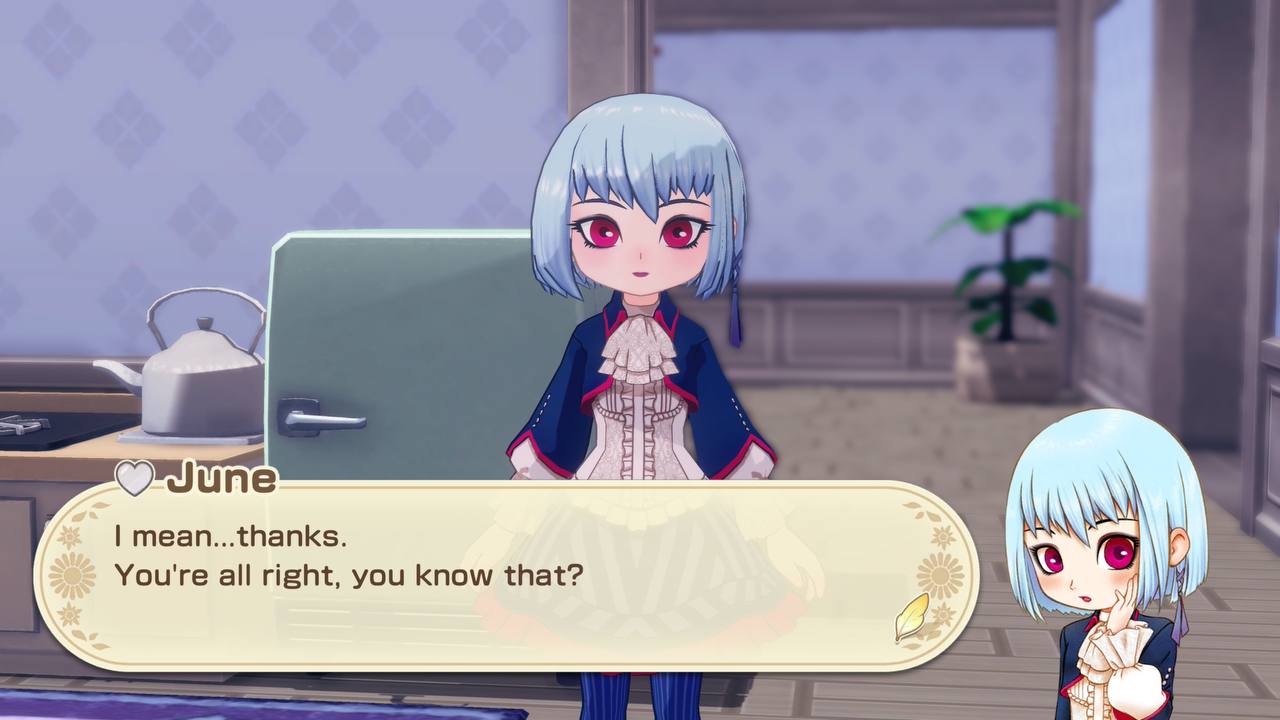Advance dialogue with the yellow feather icon
Screen dimensions: 1280x720
tap(911, 617)
